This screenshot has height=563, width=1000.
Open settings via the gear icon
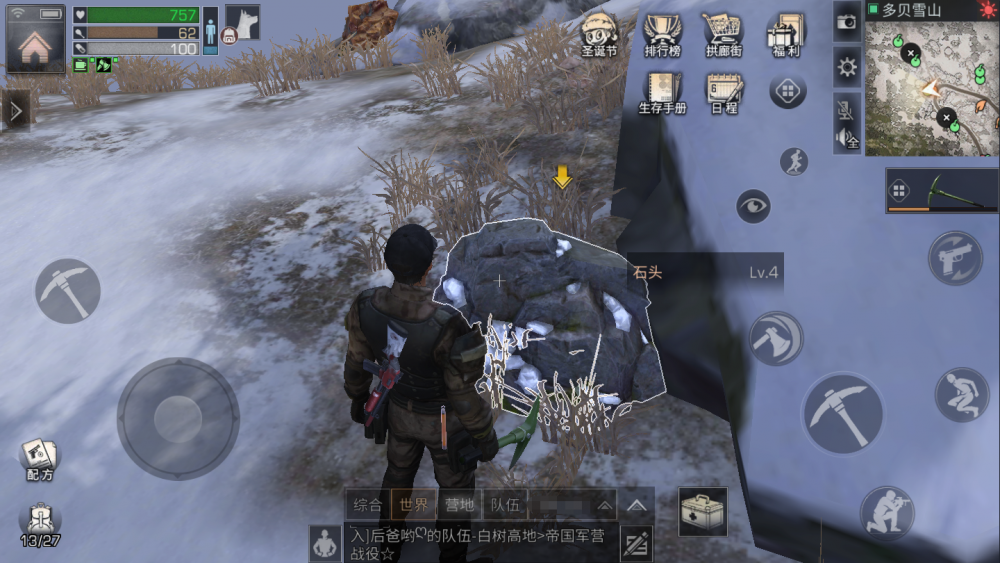click(847, 67)
